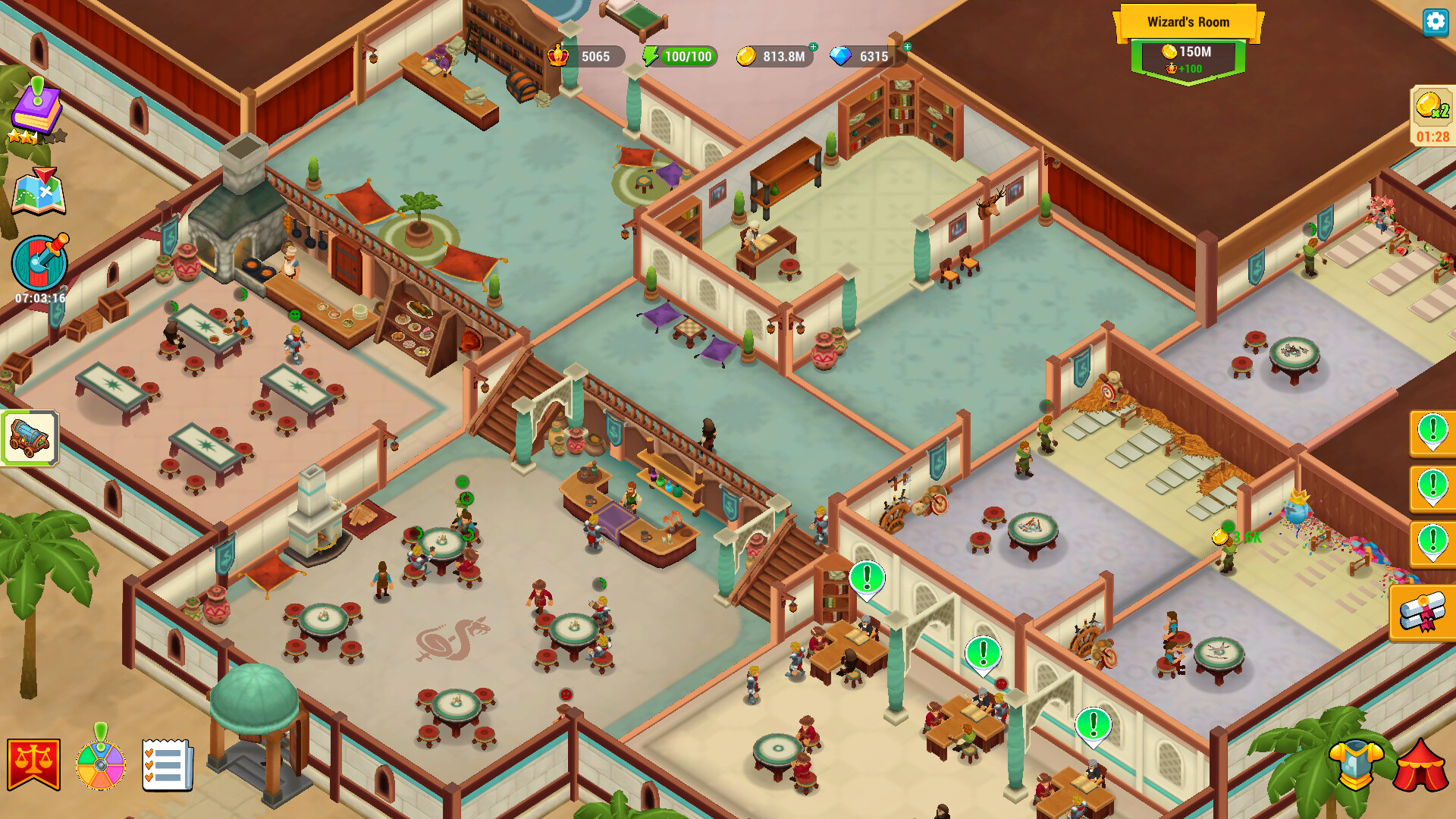Screen dimensions: 1456x819
Task: Collect 150M from the Wizard's Room
Action: (1188, 53)
